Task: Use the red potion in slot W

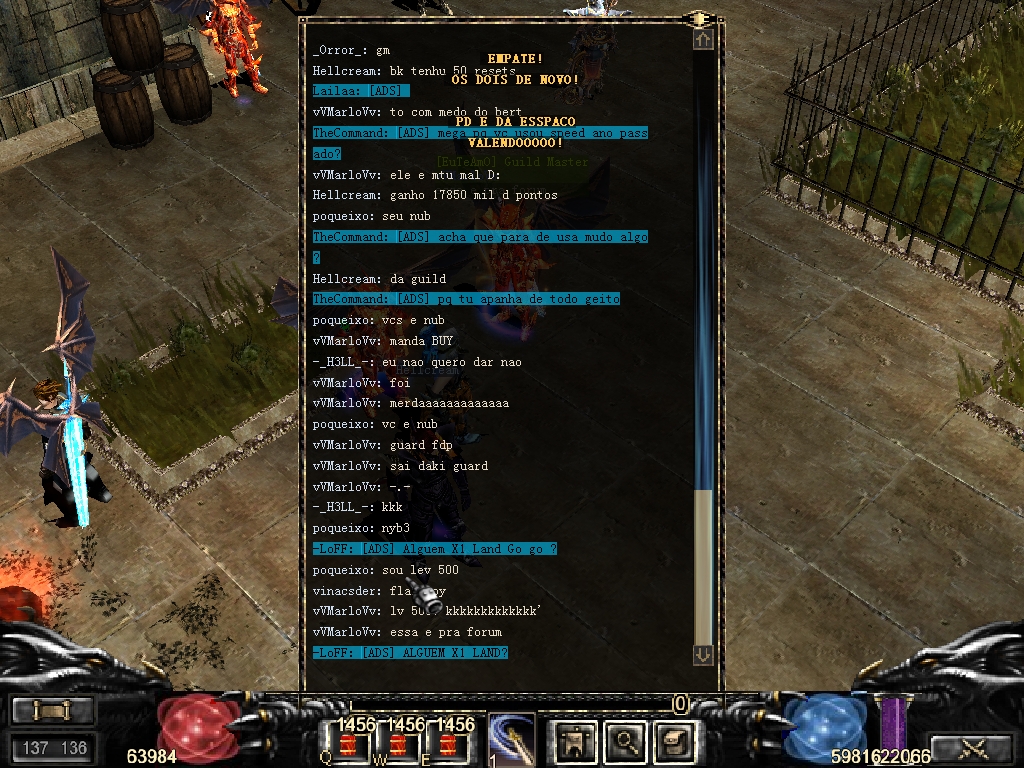Action: click(397, 745)
